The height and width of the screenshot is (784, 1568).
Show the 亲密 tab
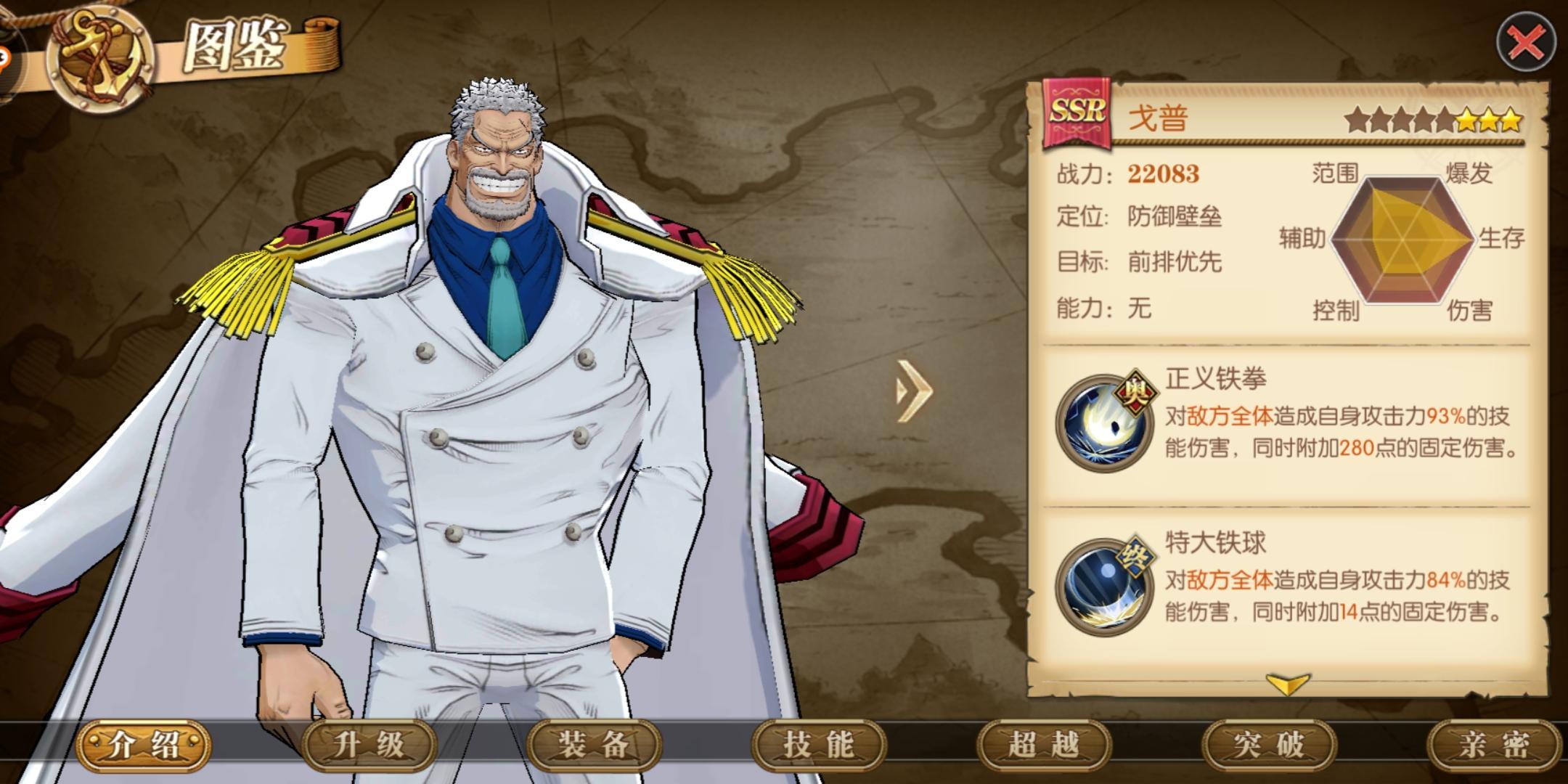click(x=1494, y=745)
